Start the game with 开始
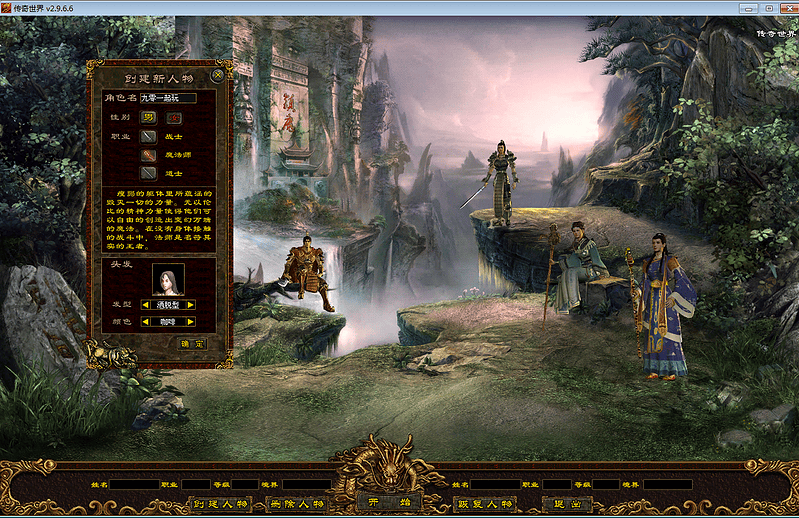Viewport: 799px width, 518px height. click(388, 502)
